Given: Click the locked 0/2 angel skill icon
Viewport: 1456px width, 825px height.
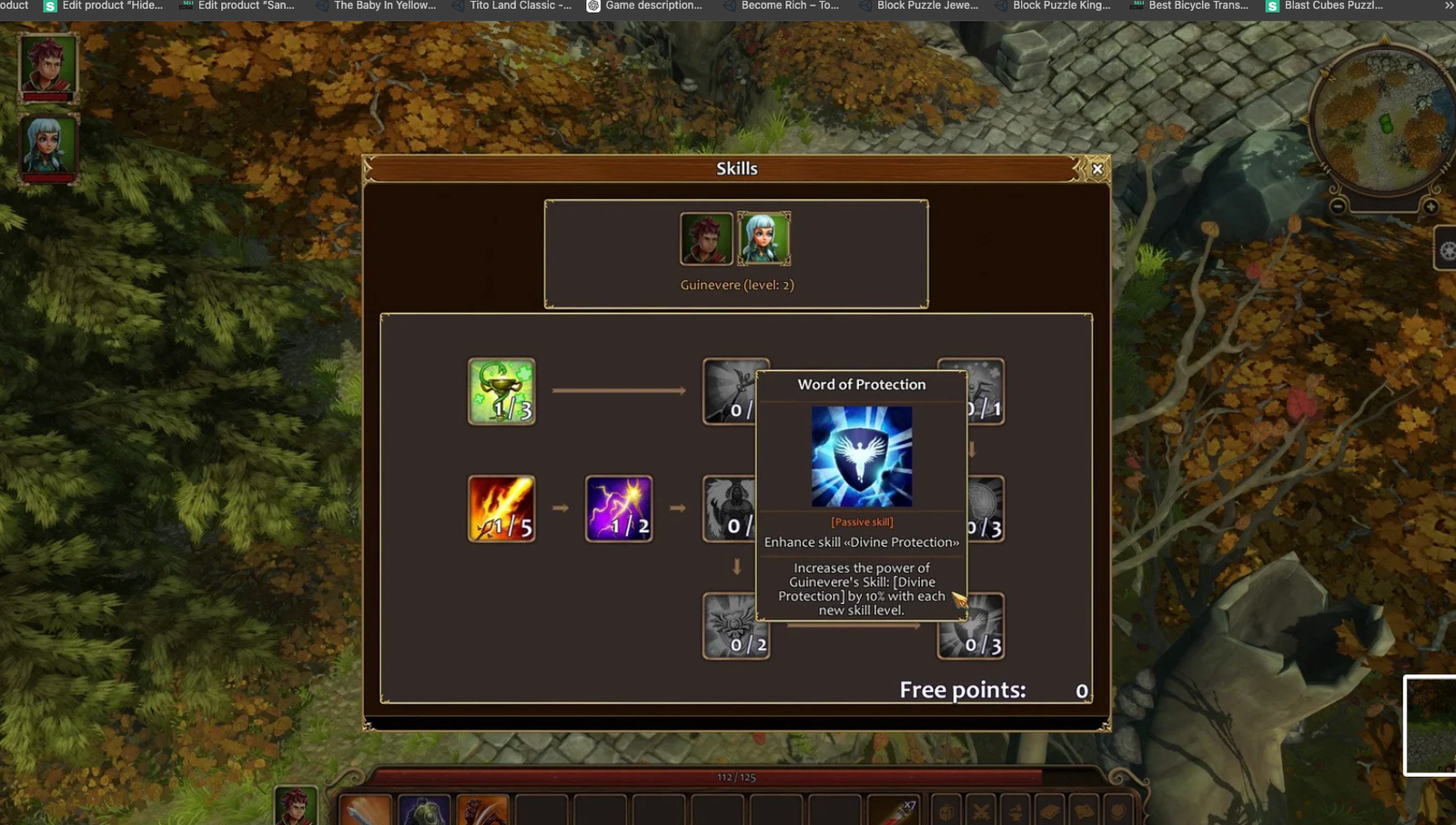Looking at the screenshot, I should (x=736, y=626).
